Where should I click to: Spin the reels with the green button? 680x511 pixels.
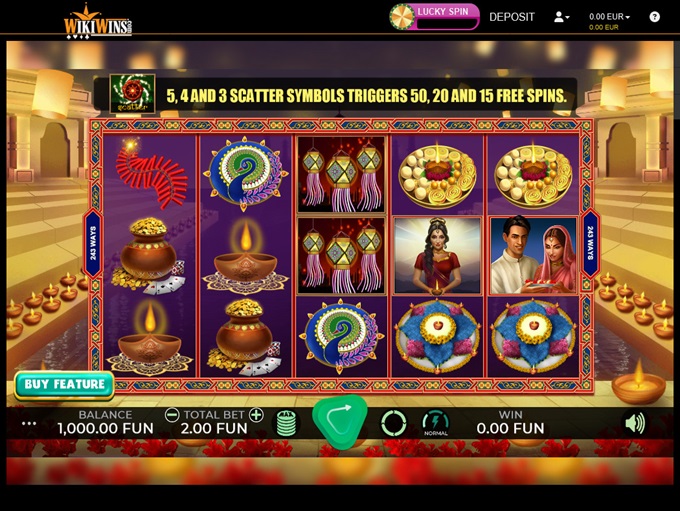point(340,421)
